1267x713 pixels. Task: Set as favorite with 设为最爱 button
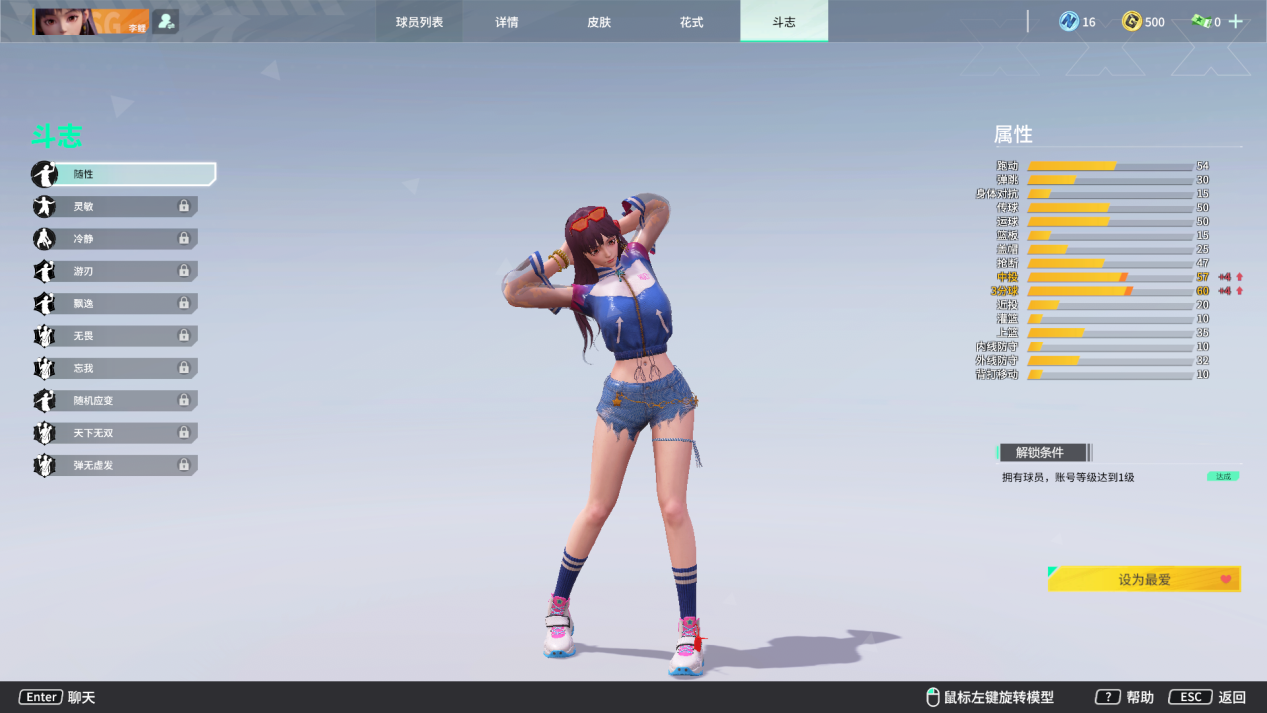coord(1144,579)
